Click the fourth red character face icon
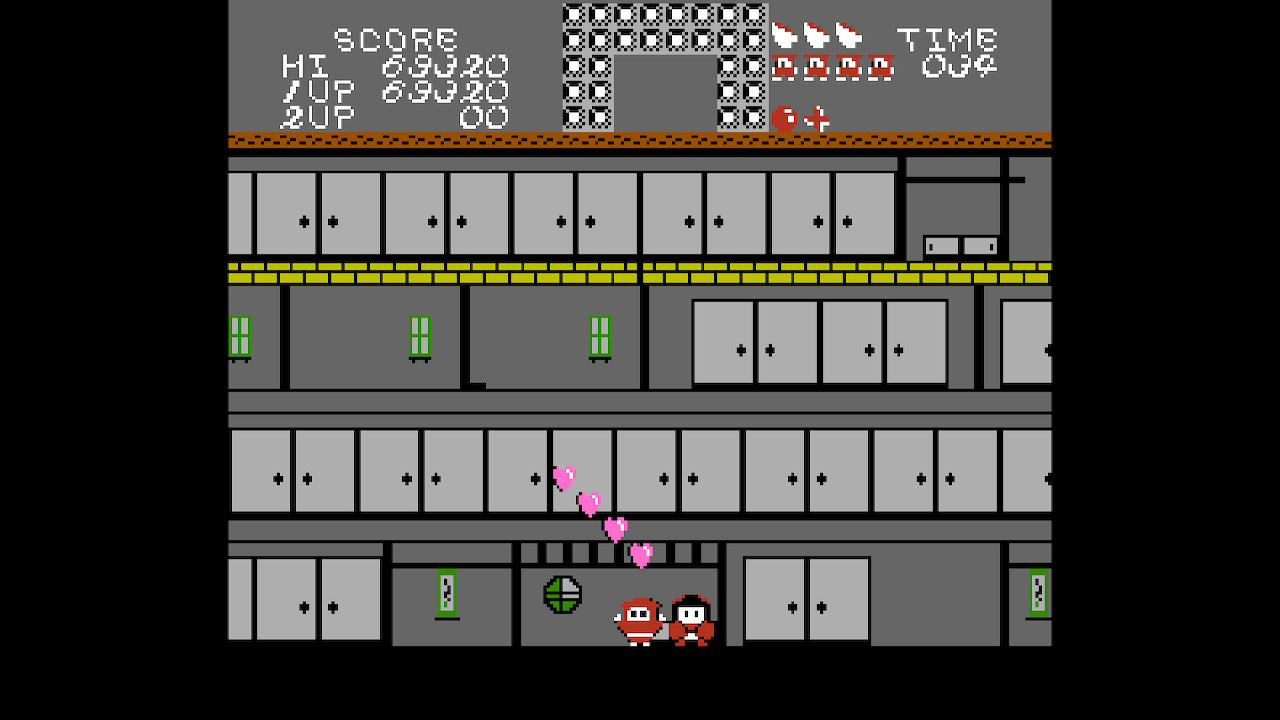This screenshot has height=720, width=1280. tap(880, 69)
